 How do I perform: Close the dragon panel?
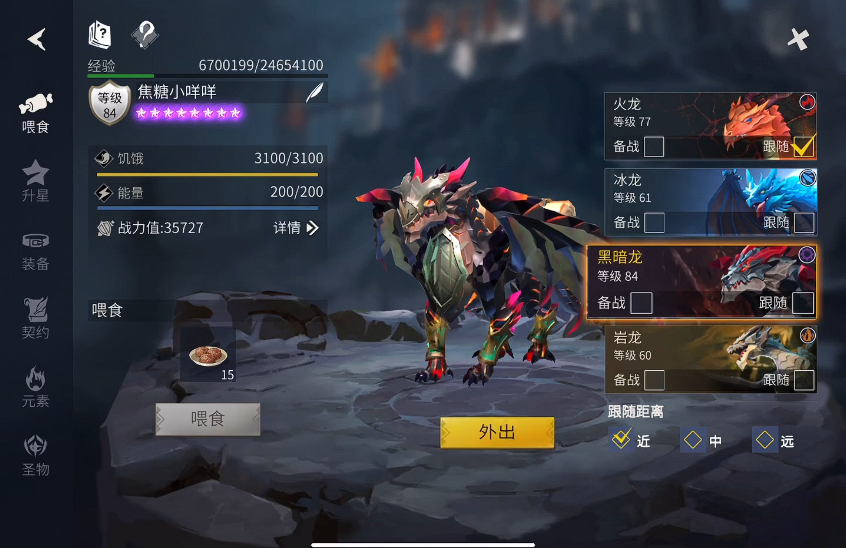(797, 39)
